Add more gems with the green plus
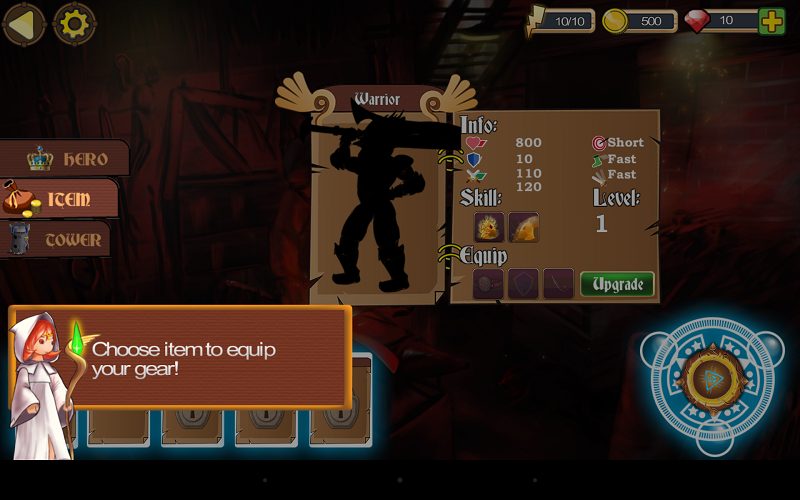800x500 pixels. tap(772, 21)
